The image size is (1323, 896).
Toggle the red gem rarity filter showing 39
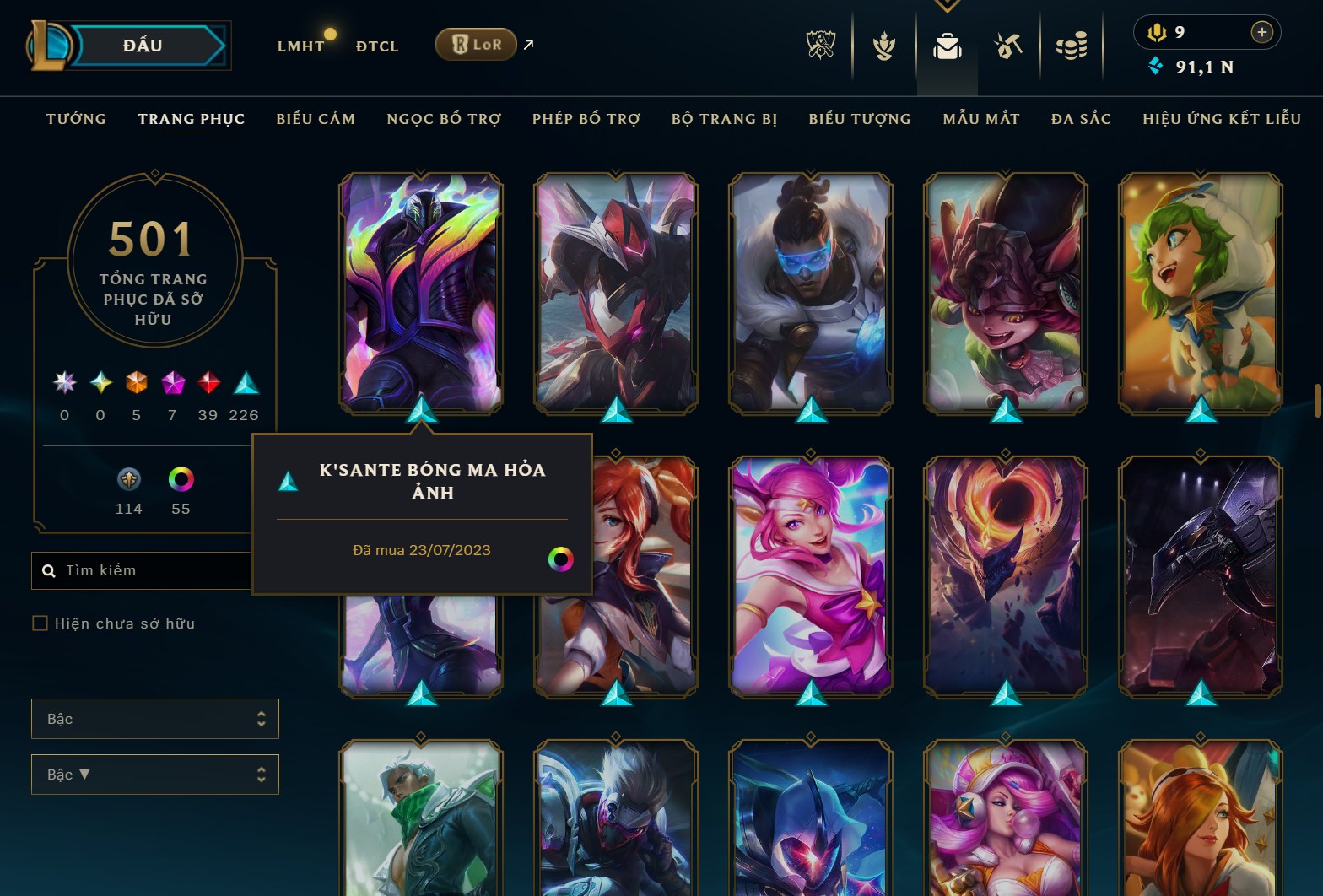pyautogui.click(x=208, y=384)
